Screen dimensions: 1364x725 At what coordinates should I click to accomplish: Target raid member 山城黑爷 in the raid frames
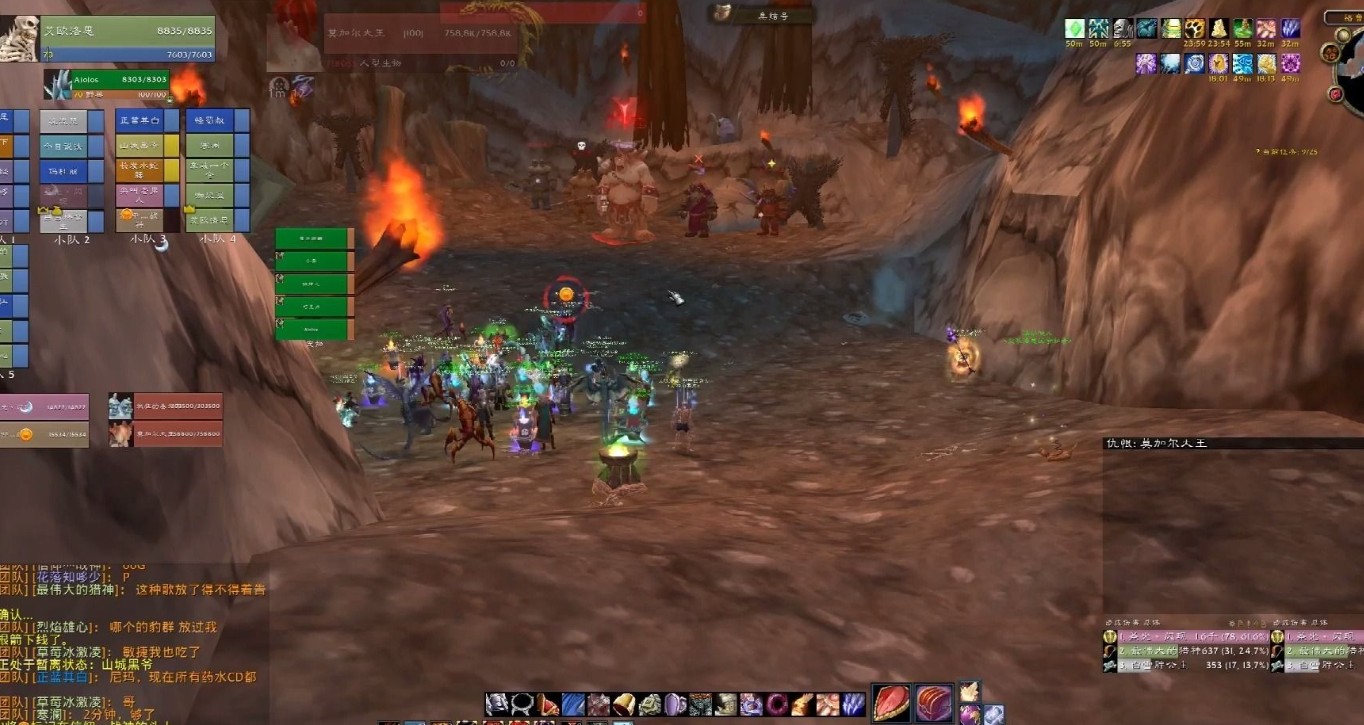[x=141, y=145]
